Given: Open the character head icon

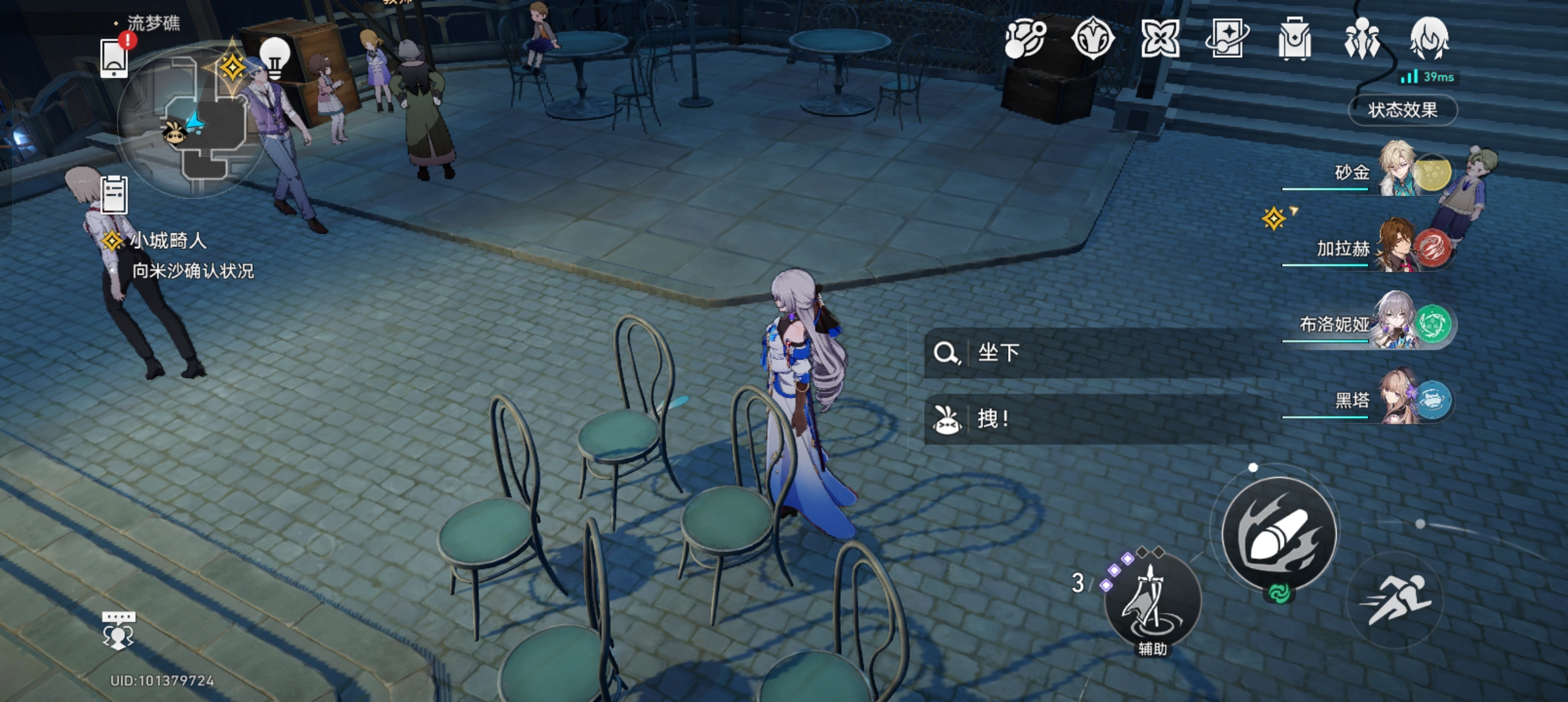Looking at the screenshot, I should point(1429,39).
